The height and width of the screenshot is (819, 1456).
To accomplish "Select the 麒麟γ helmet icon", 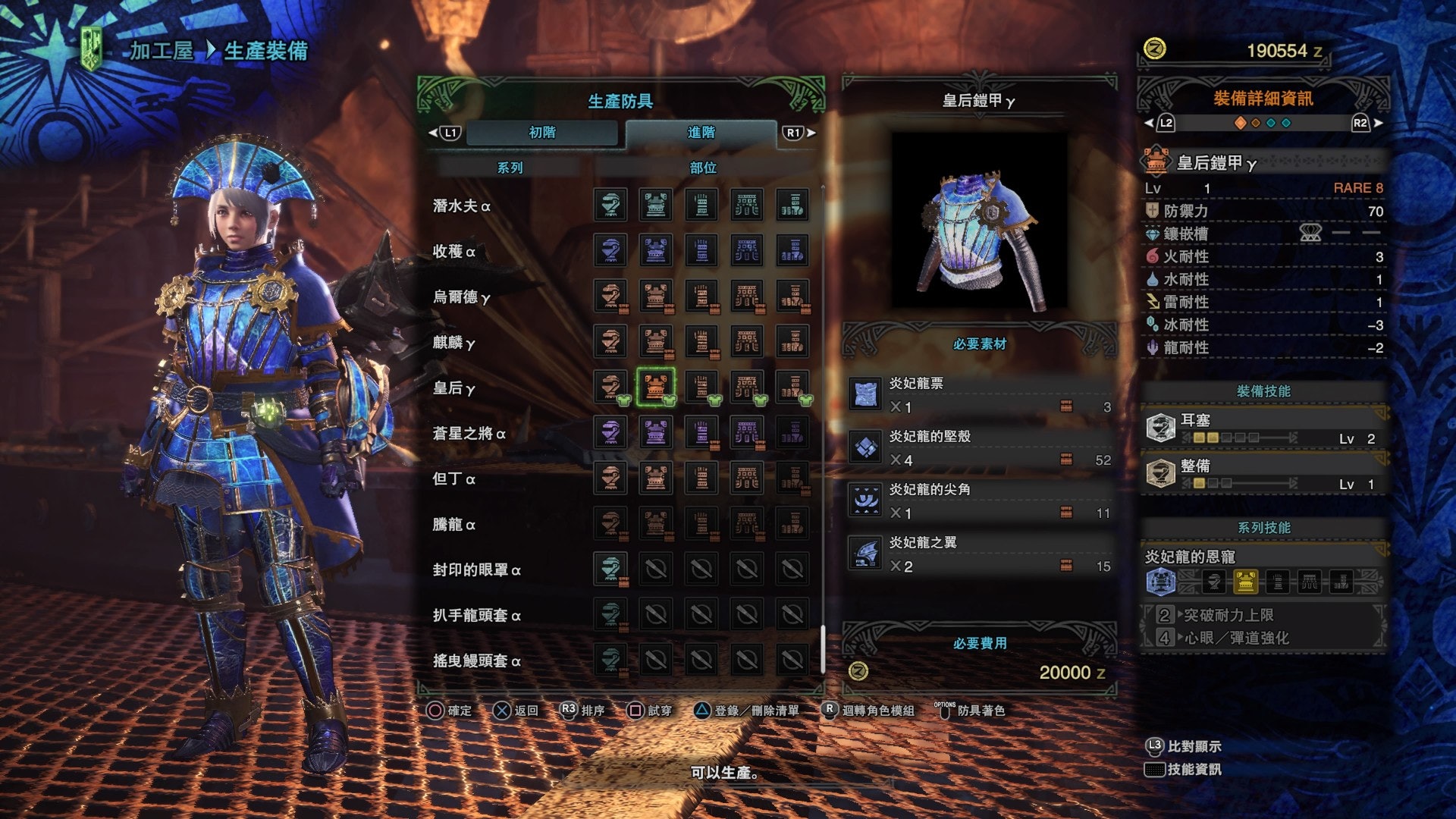I will tap(610, 341).
